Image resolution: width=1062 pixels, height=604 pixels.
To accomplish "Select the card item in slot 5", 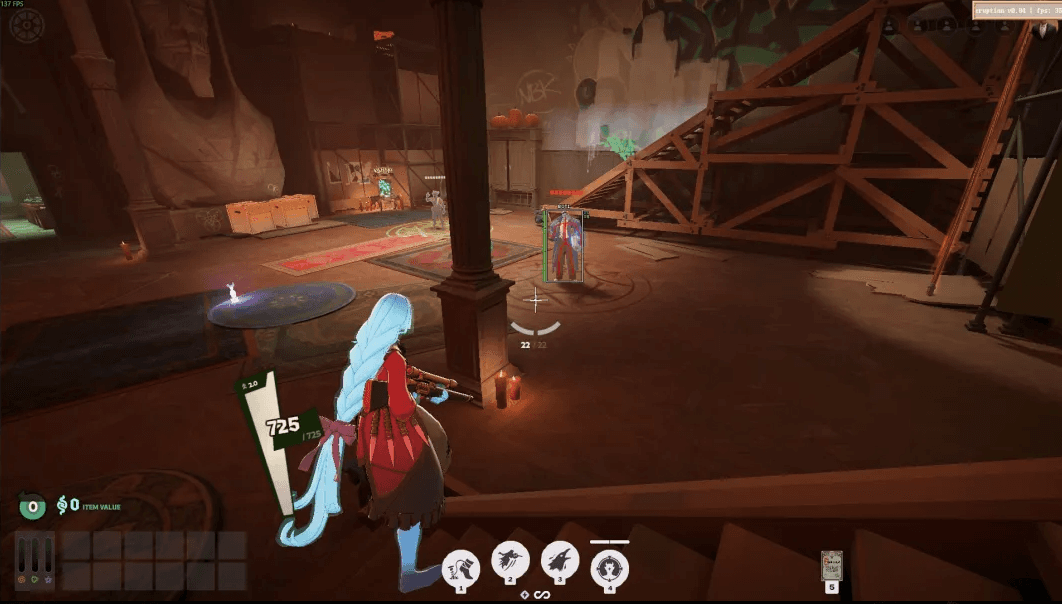I will pyautogui.click(x=831, y=567).
